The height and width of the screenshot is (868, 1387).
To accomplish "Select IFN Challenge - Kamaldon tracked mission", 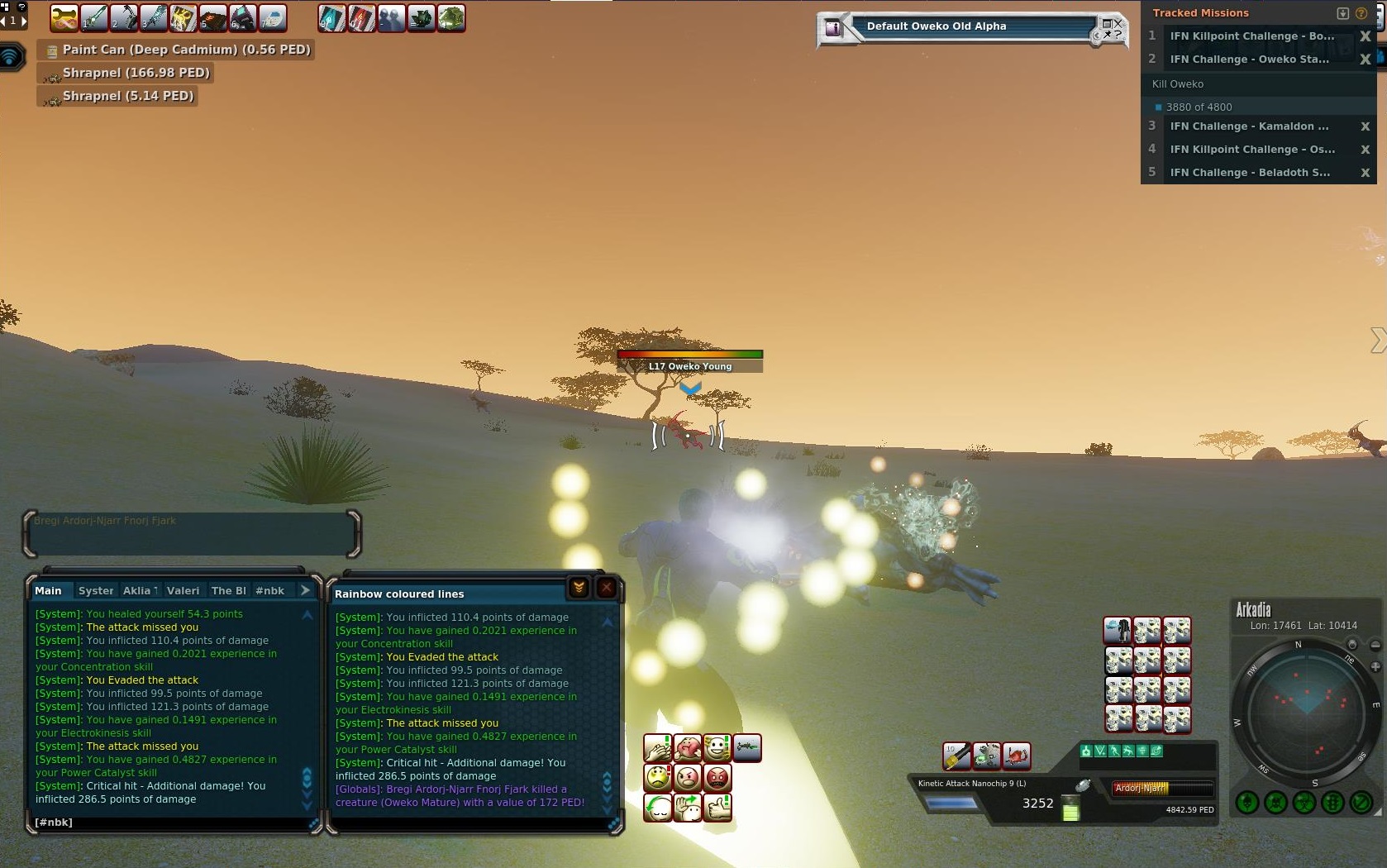I will click(1249, 126).
